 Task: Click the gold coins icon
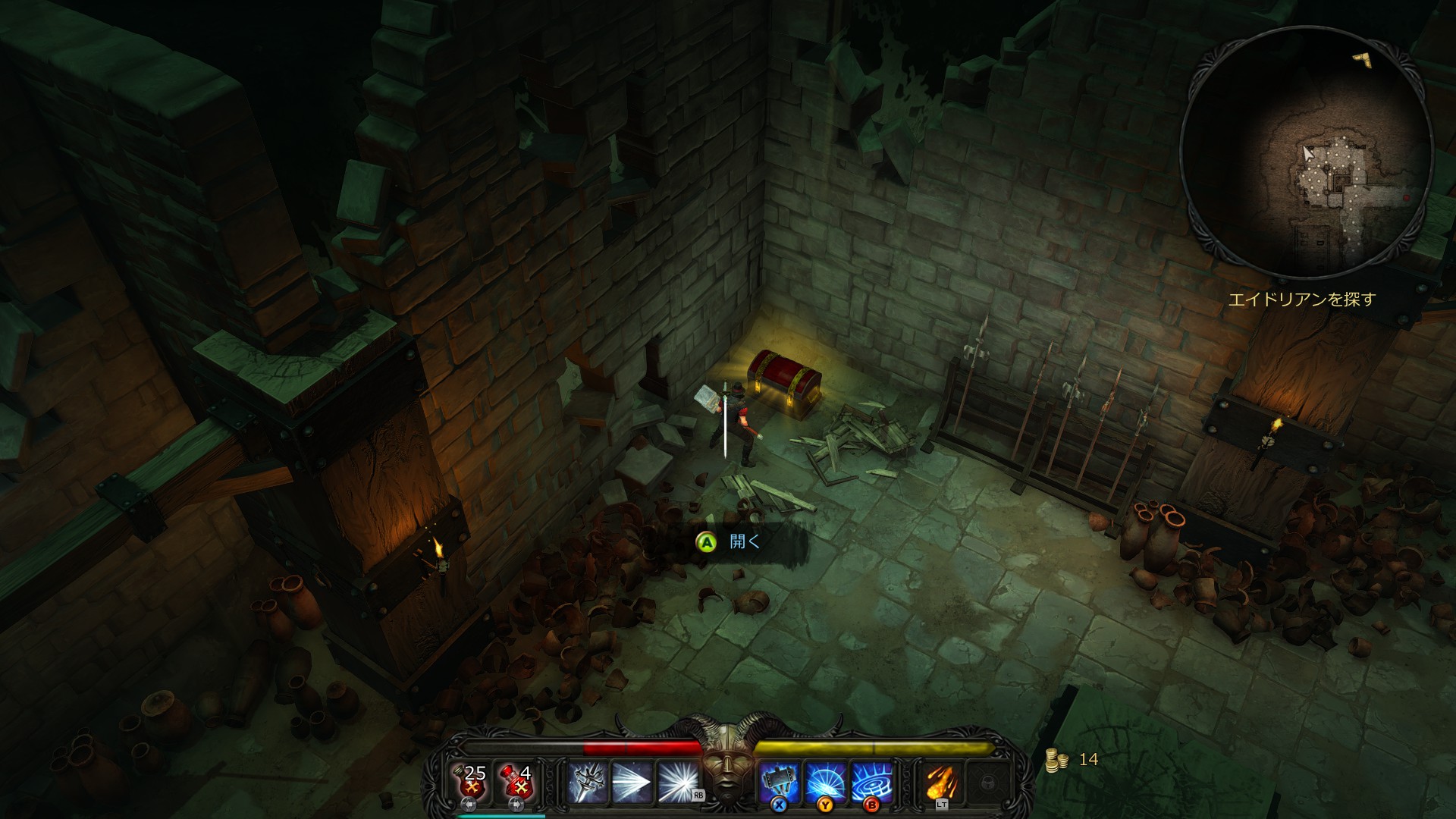[x=1056, y=760]
